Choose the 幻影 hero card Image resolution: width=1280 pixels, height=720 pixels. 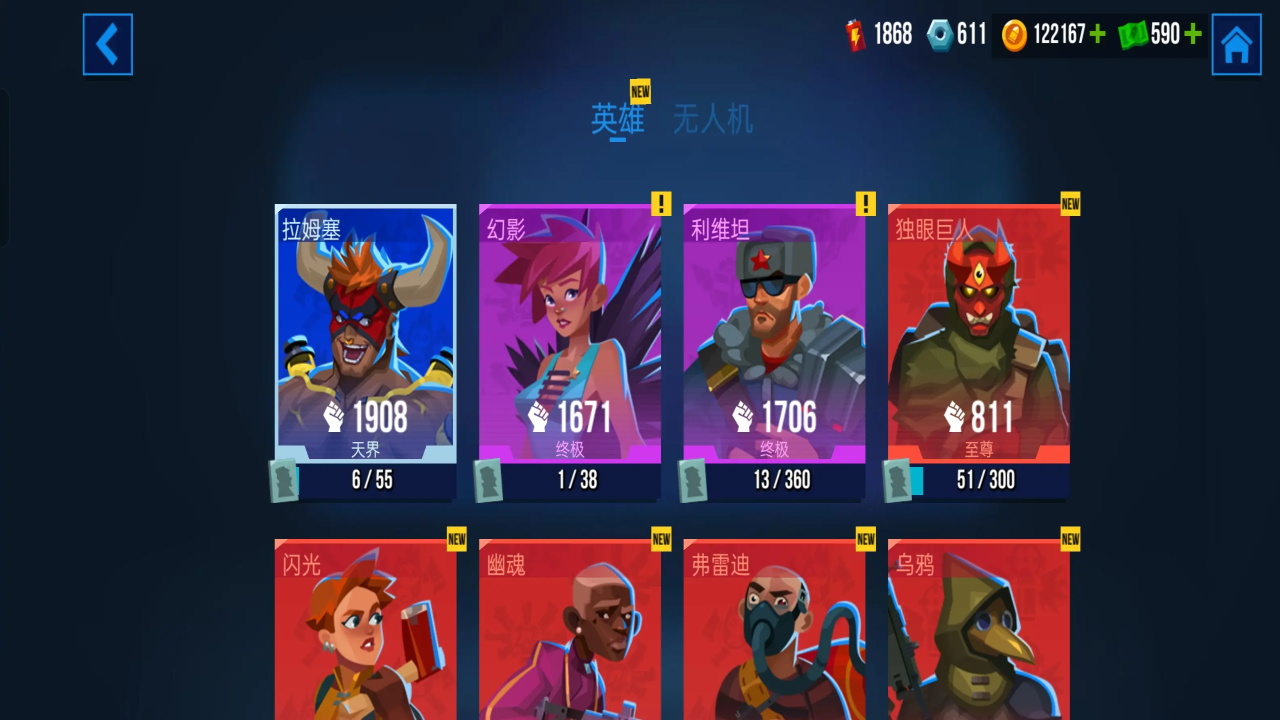tap(570, 334)
